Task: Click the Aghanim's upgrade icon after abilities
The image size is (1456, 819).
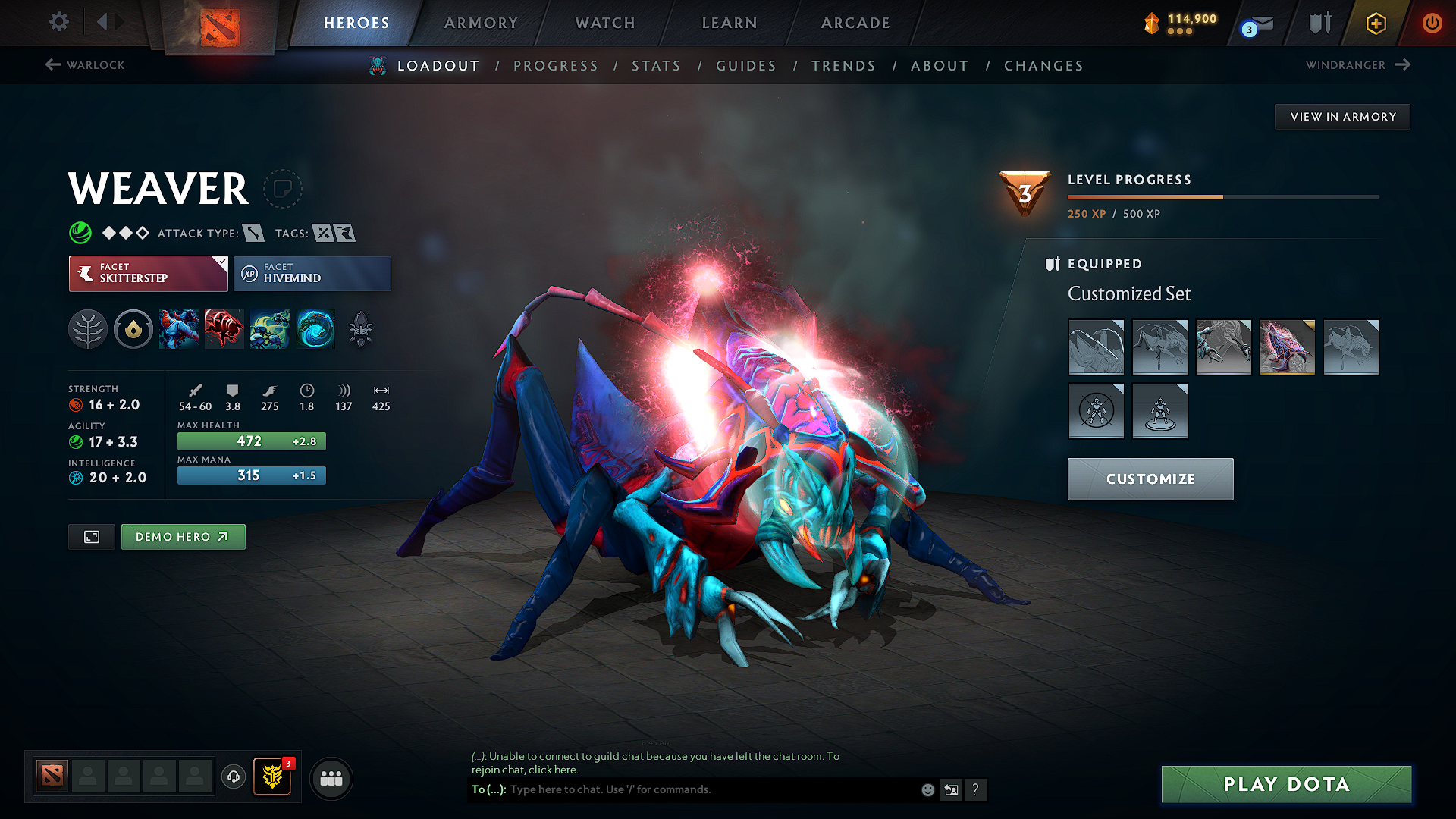Action: pos(359,328)
